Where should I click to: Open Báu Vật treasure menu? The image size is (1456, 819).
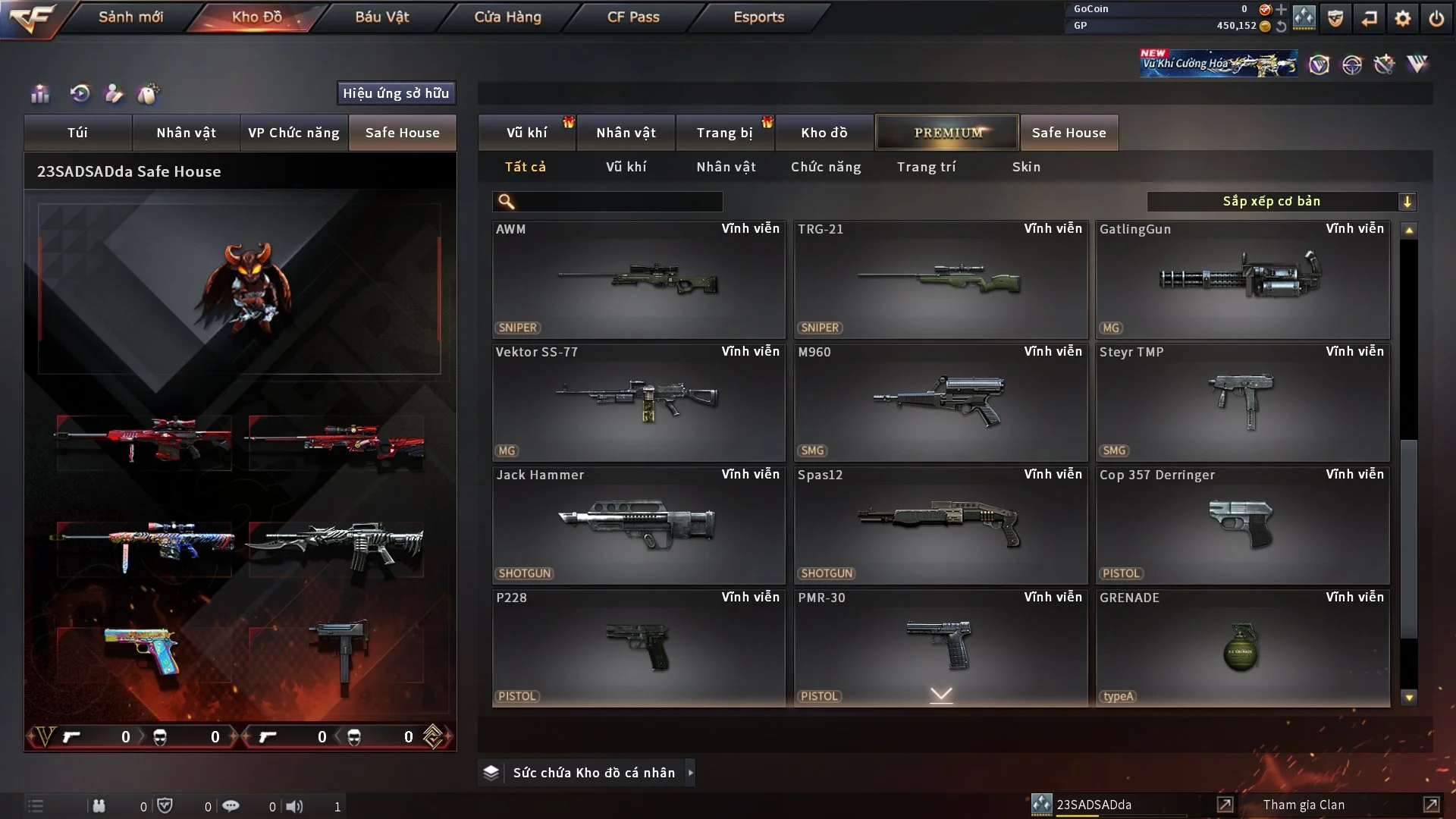click(x=381, y=17)
